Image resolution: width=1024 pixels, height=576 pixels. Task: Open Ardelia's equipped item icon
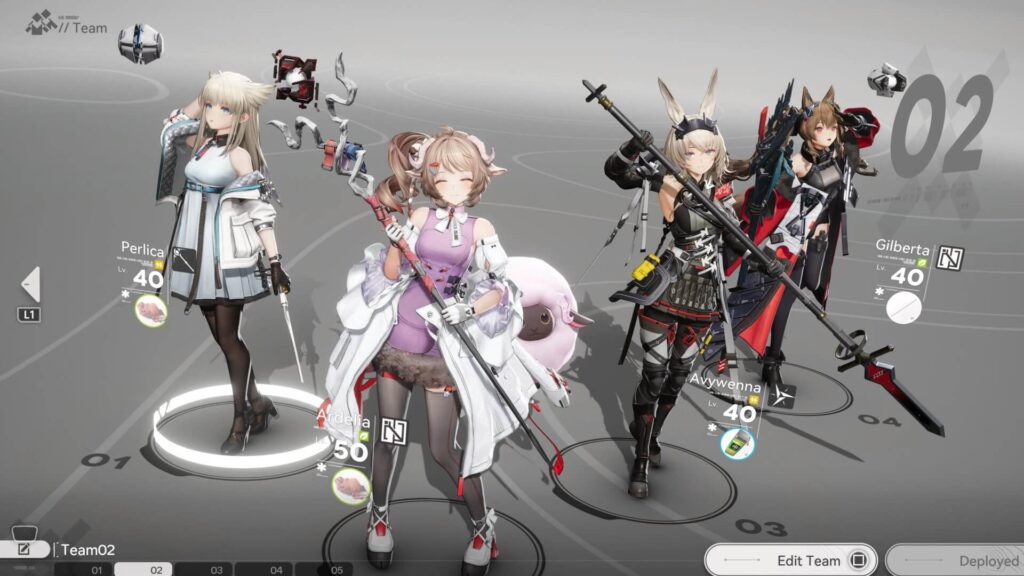[350, 486]
